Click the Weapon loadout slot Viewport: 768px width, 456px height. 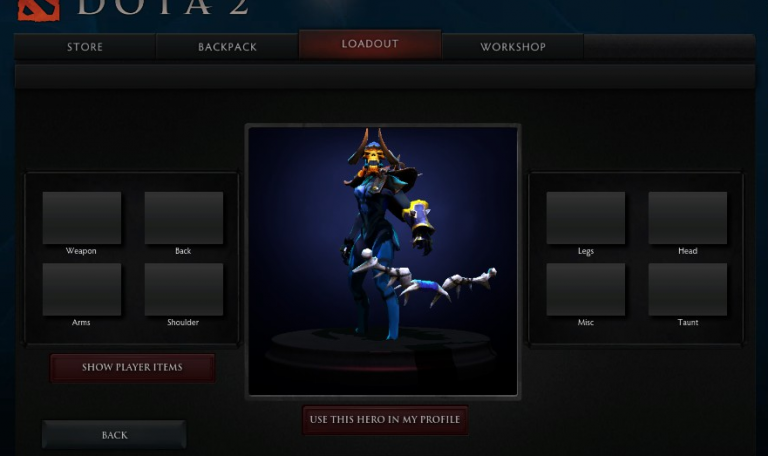82,218
